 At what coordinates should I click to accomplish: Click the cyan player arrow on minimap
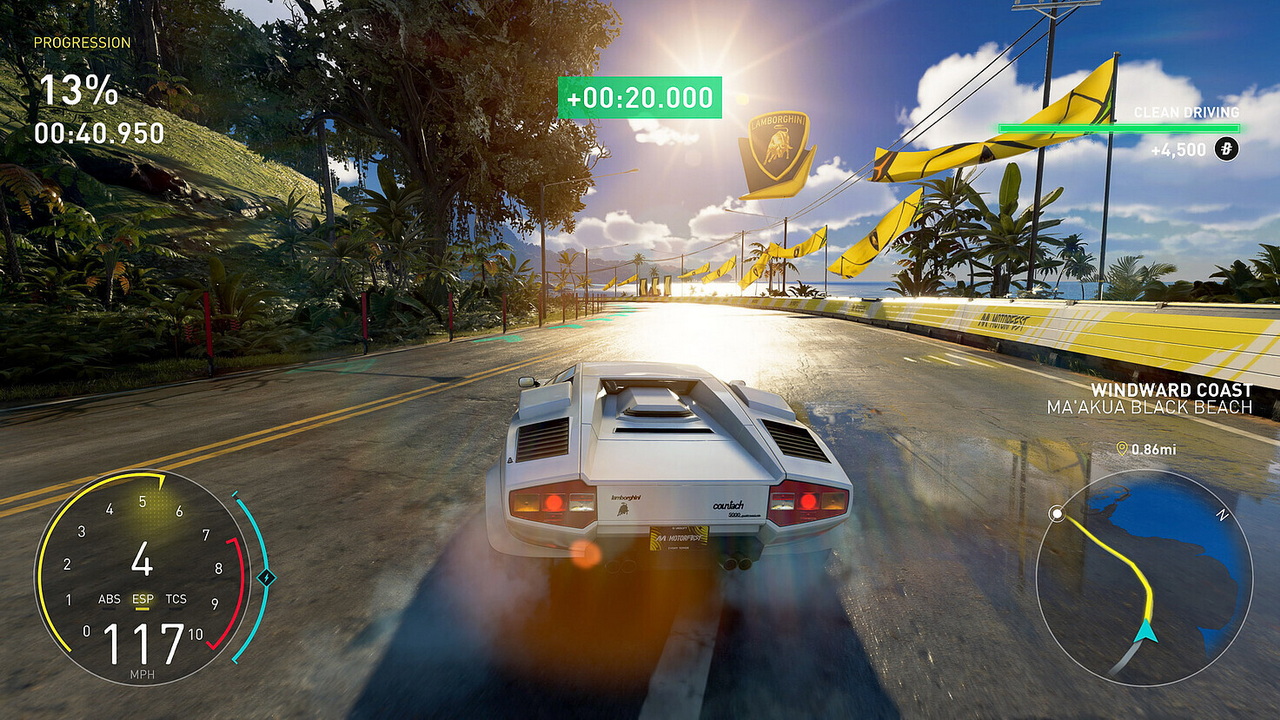pos(1146,630)
